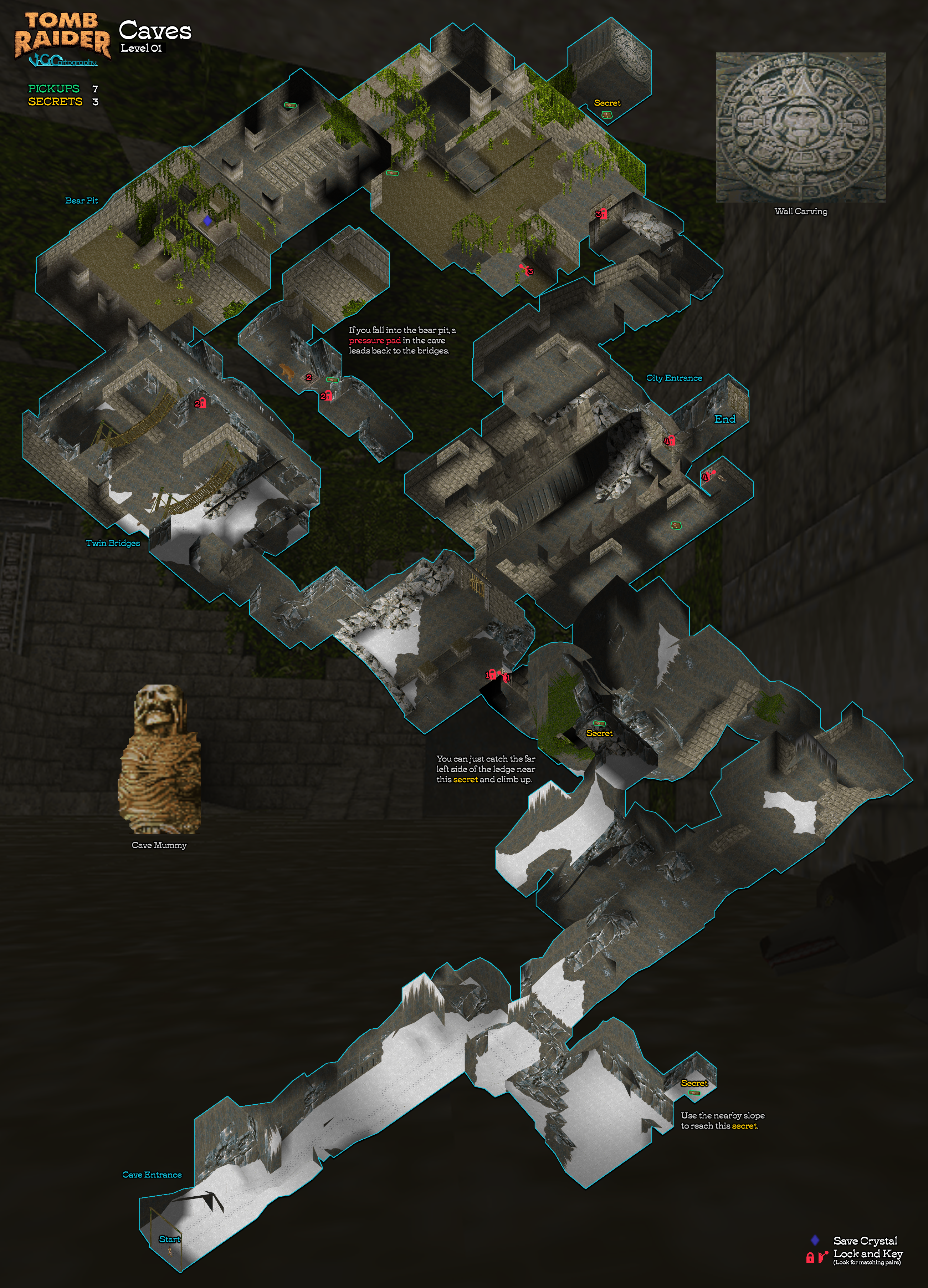Select the City Entrance label
This screenshot has height=1288, width=928.
674,378
